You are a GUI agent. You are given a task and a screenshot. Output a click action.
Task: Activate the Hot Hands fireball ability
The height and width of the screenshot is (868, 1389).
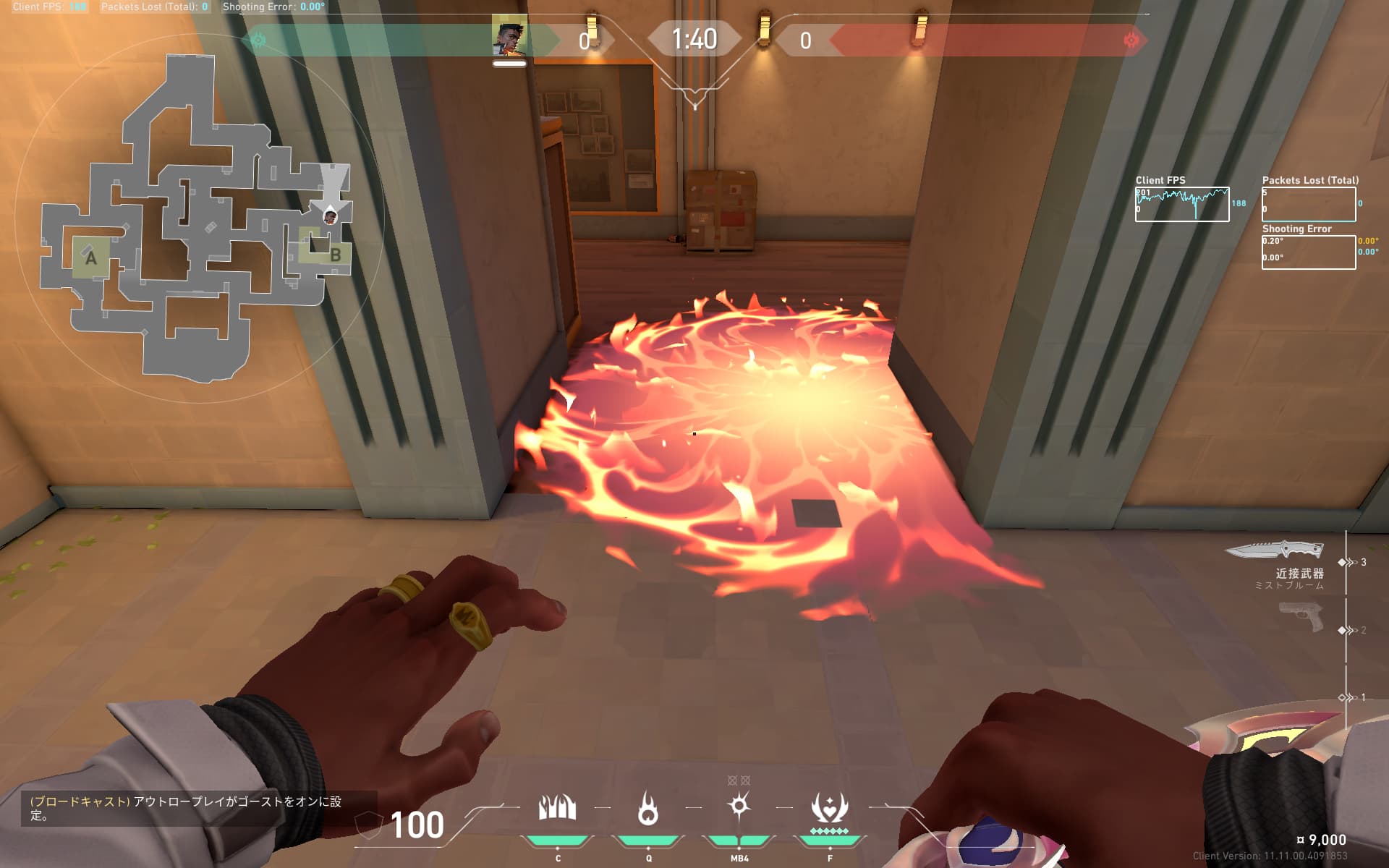648,809
